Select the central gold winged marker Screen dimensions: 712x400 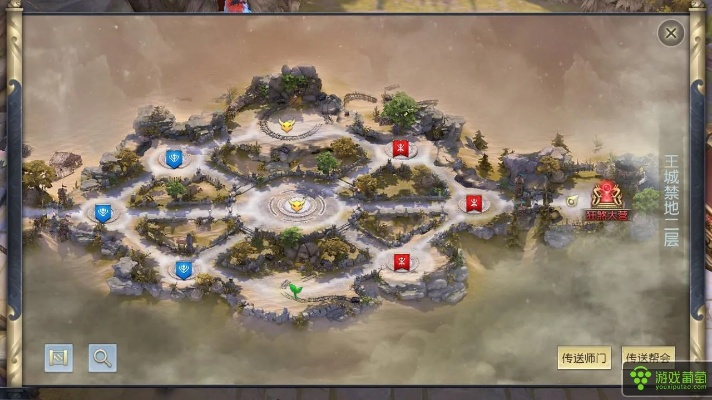click(295, 205)
